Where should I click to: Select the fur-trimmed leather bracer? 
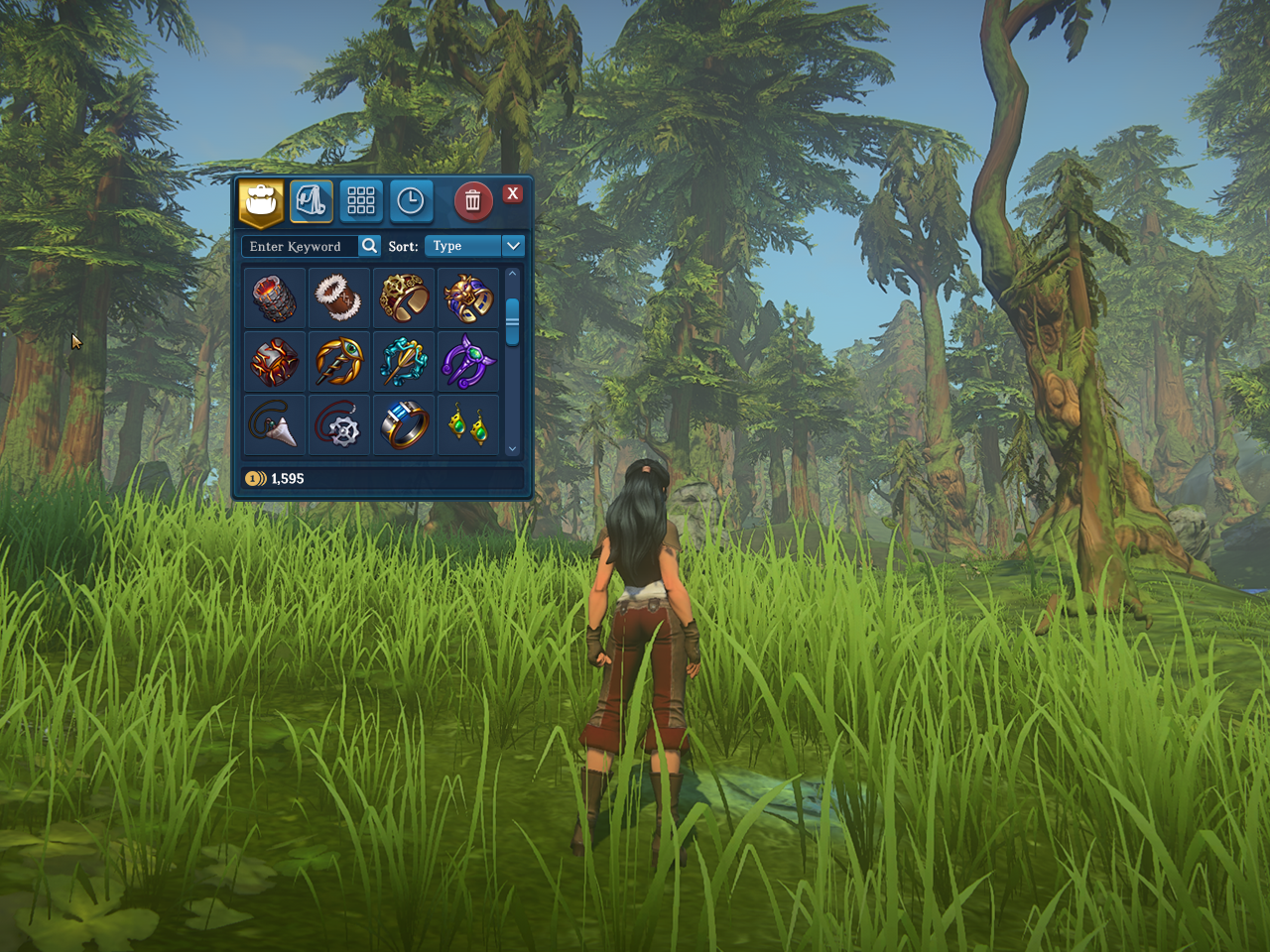(338, 297)
